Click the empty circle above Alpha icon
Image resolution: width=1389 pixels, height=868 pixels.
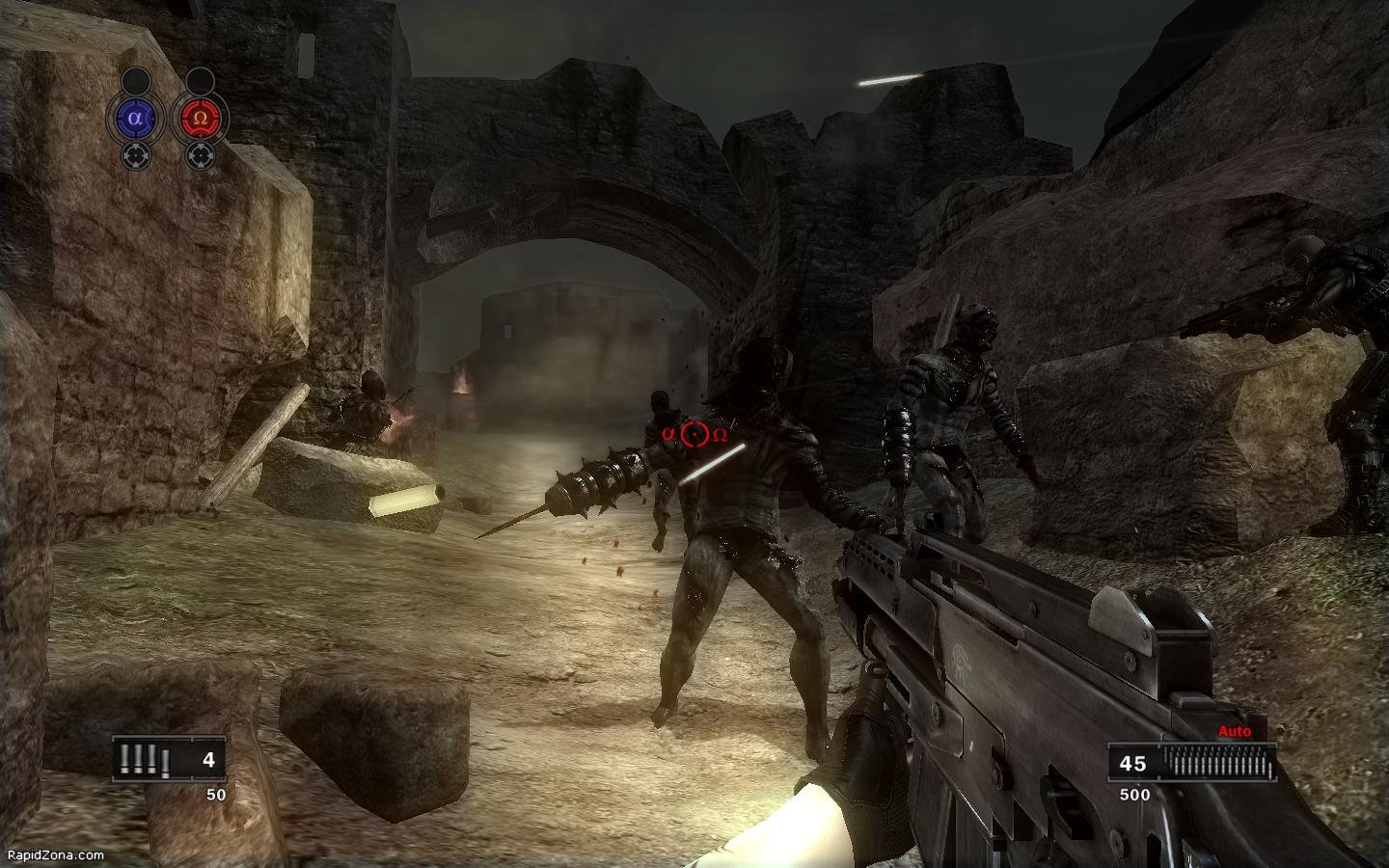(x=135, y=79)
